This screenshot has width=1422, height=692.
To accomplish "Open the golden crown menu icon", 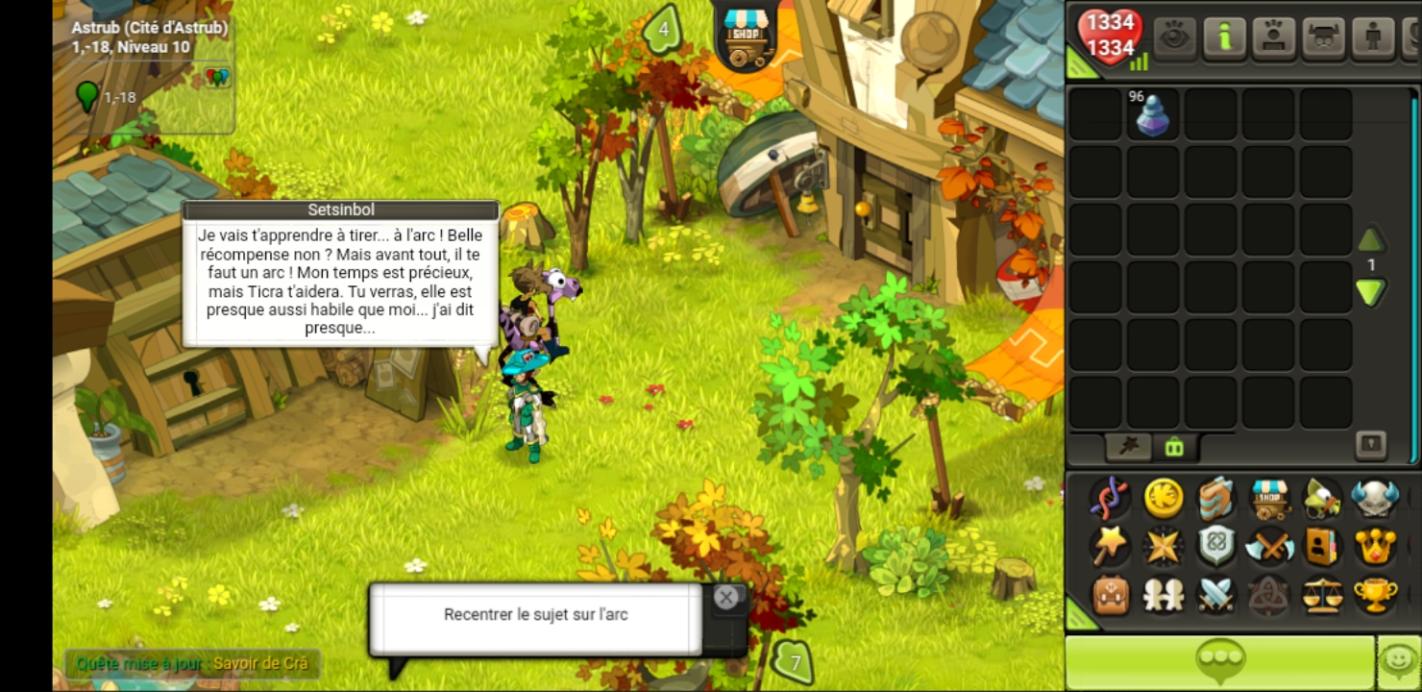I will pos(1375,546).
